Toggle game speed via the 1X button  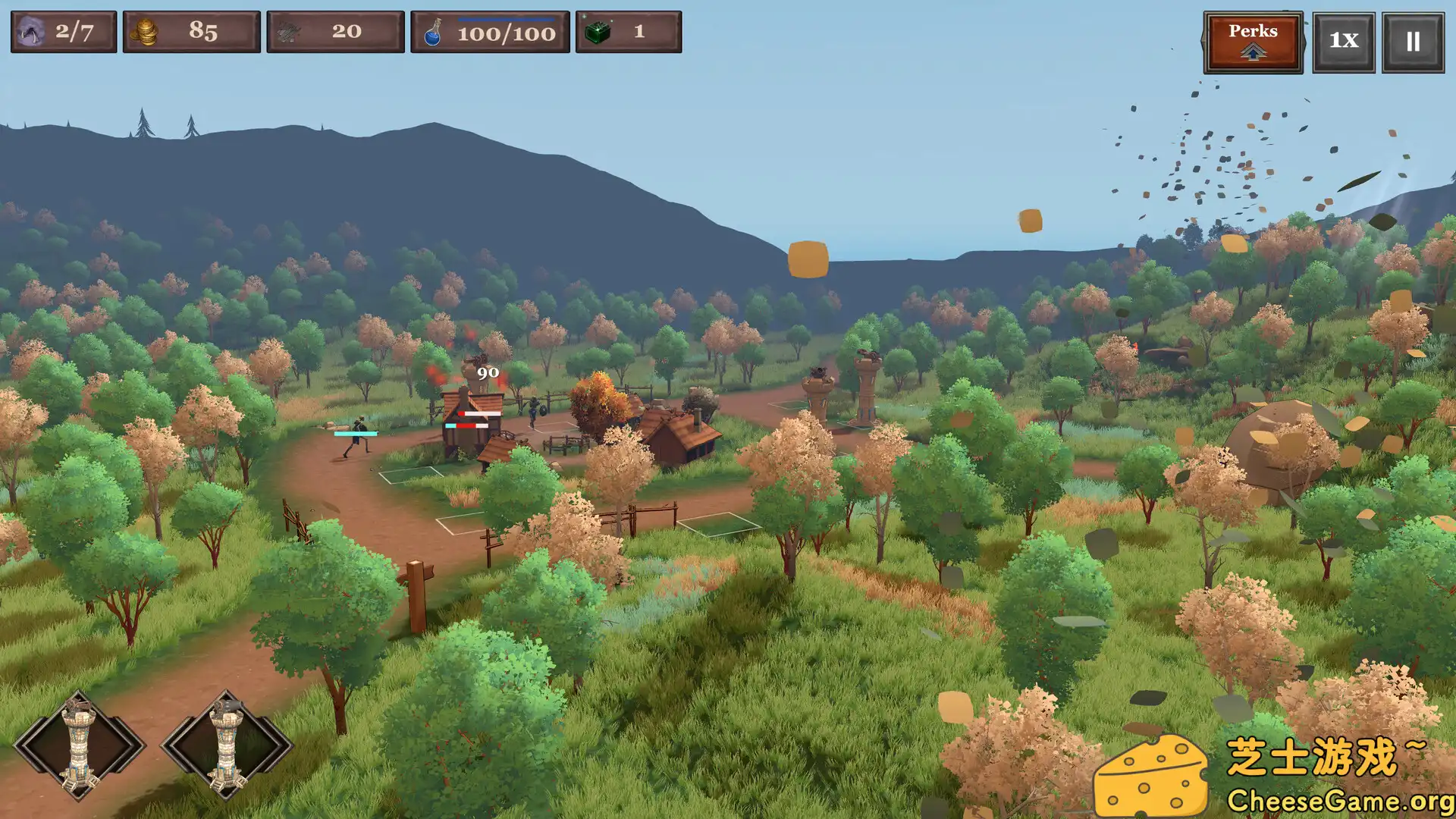1343,42
